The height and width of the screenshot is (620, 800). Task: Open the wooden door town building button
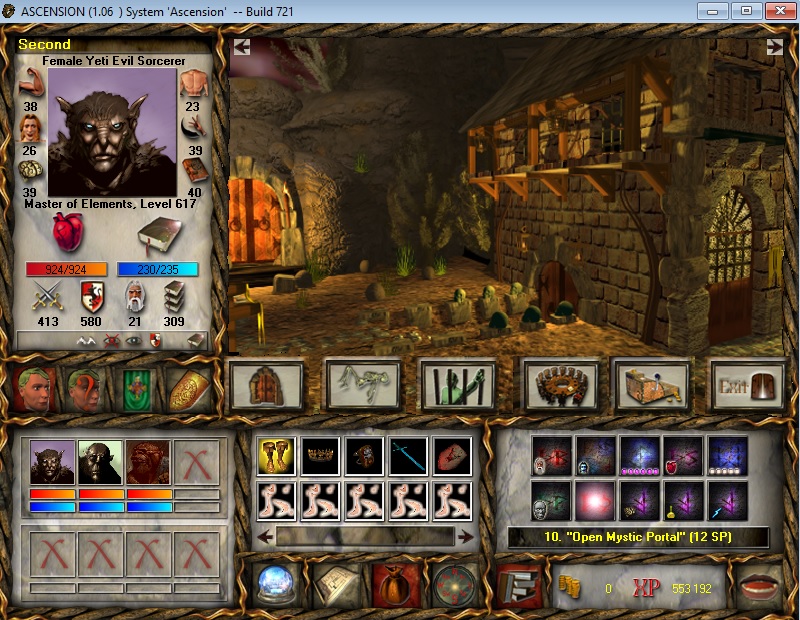[267, 385]
